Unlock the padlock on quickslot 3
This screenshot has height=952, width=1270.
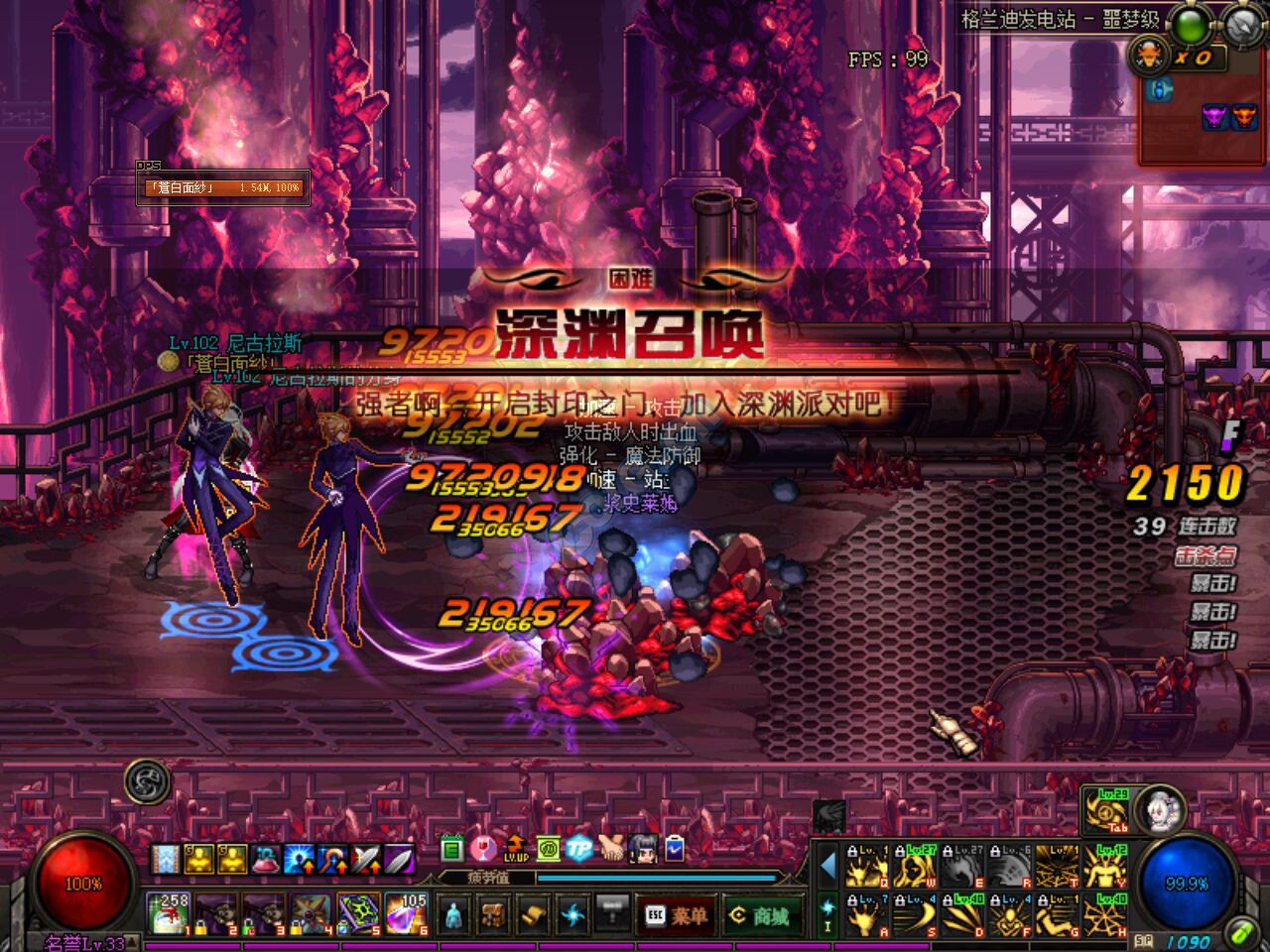pos(249,926)
